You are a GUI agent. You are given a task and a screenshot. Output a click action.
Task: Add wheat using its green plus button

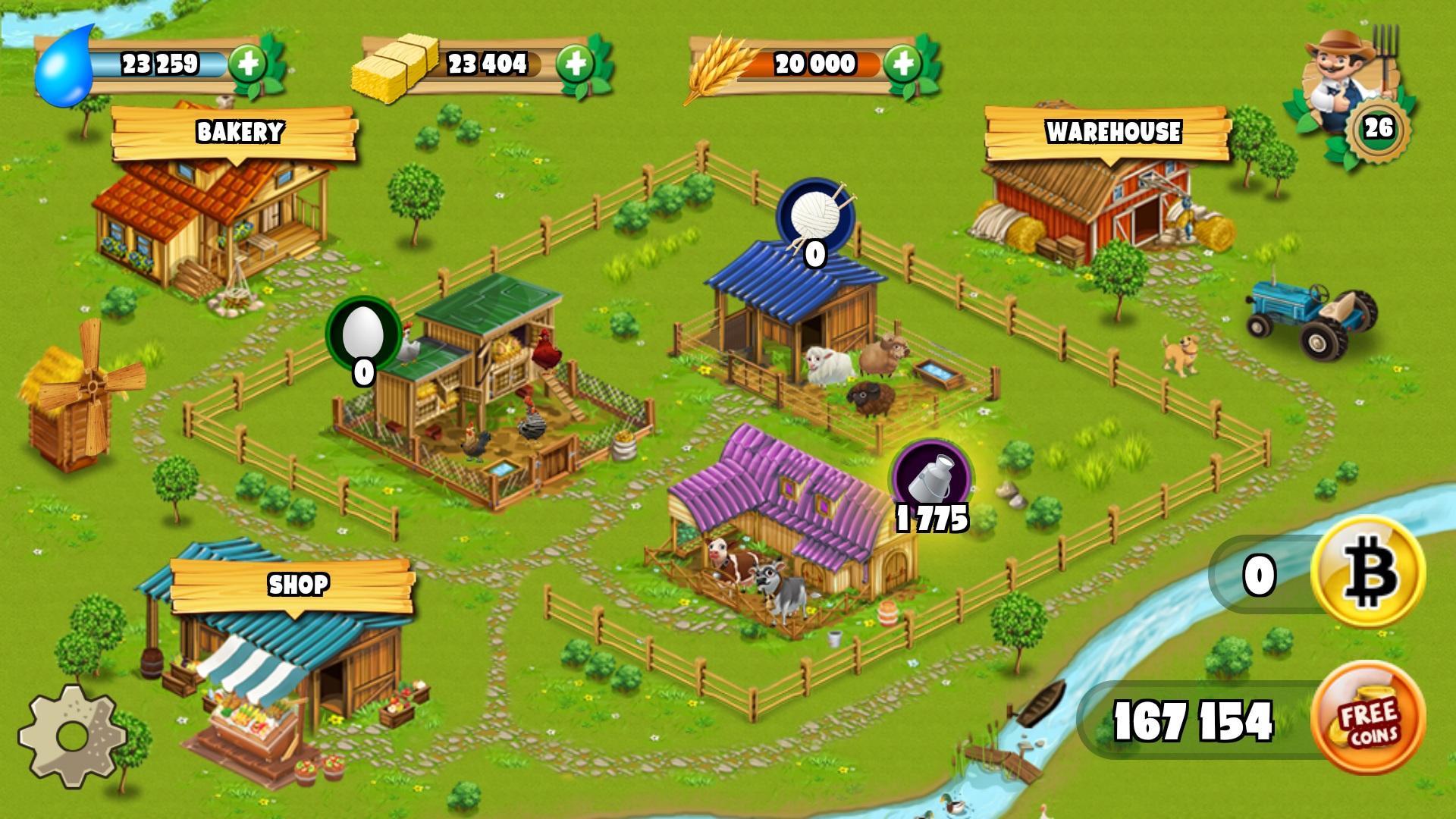pyautogui.click(x=902, y=64)
